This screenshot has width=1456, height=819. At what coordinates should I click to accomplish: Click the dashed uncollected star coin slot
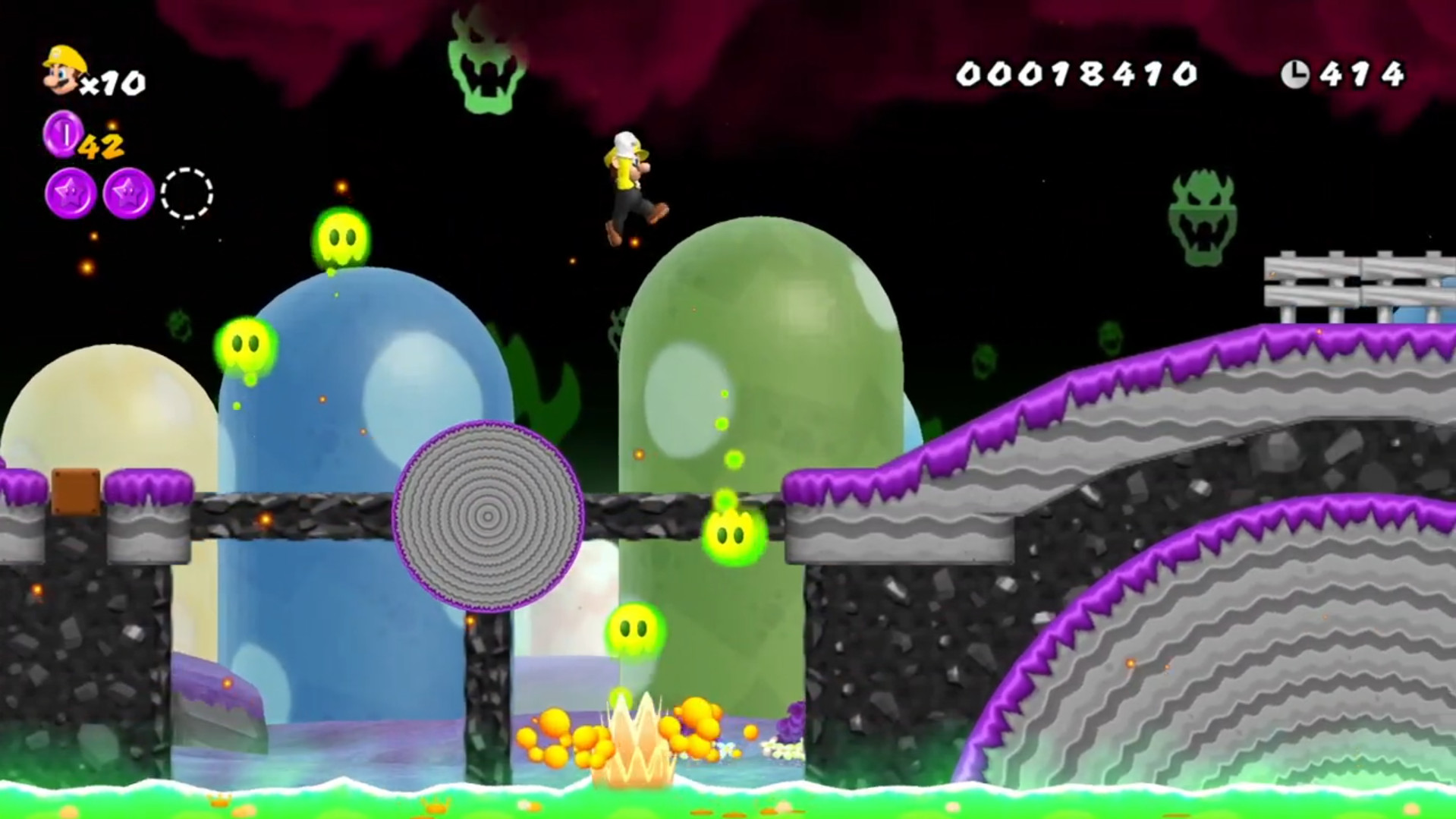[x=184, y=194]
